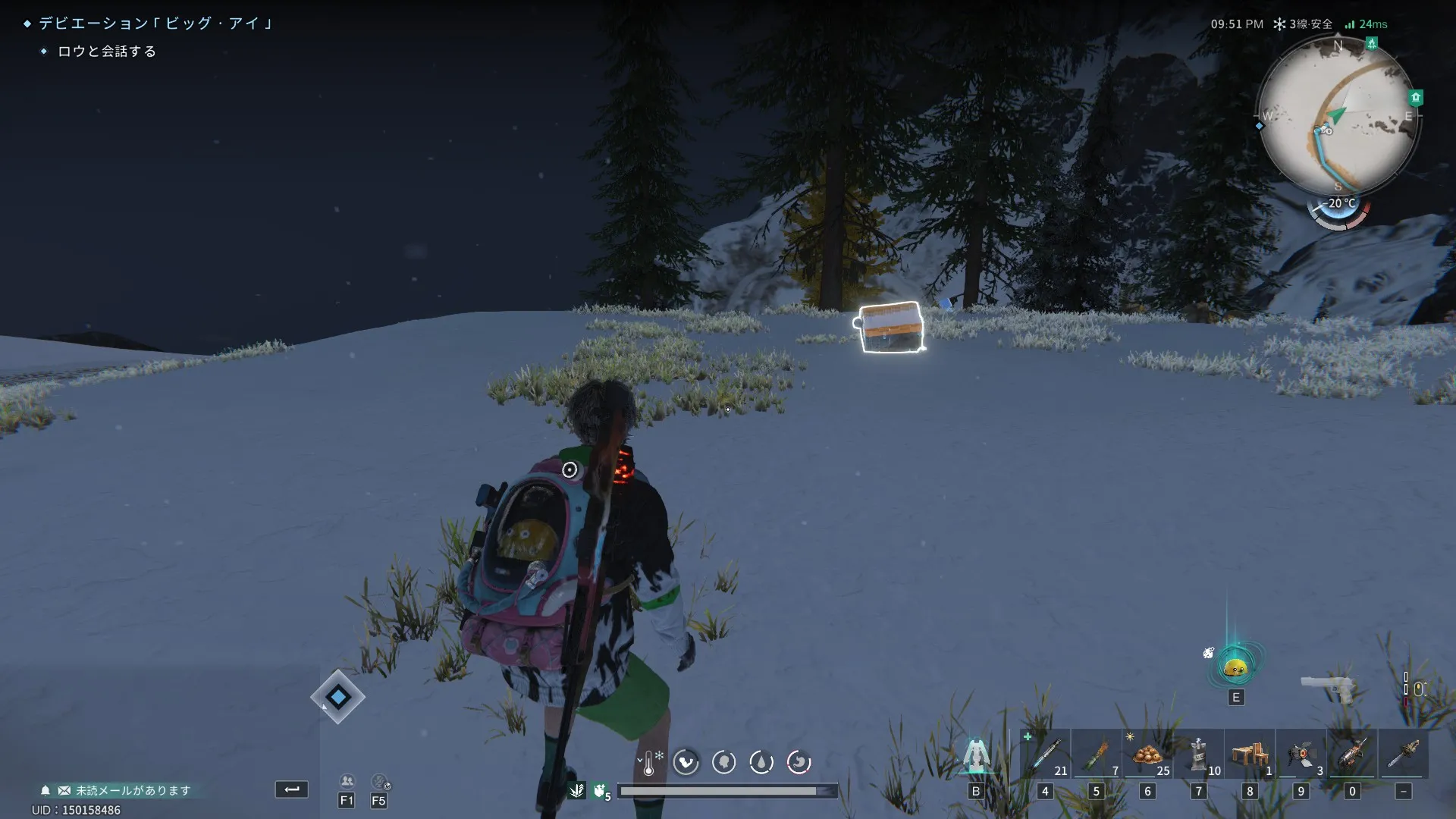Open the build mode icon above B
This screenshot has height=819, width=1456.
pos(977,755)
